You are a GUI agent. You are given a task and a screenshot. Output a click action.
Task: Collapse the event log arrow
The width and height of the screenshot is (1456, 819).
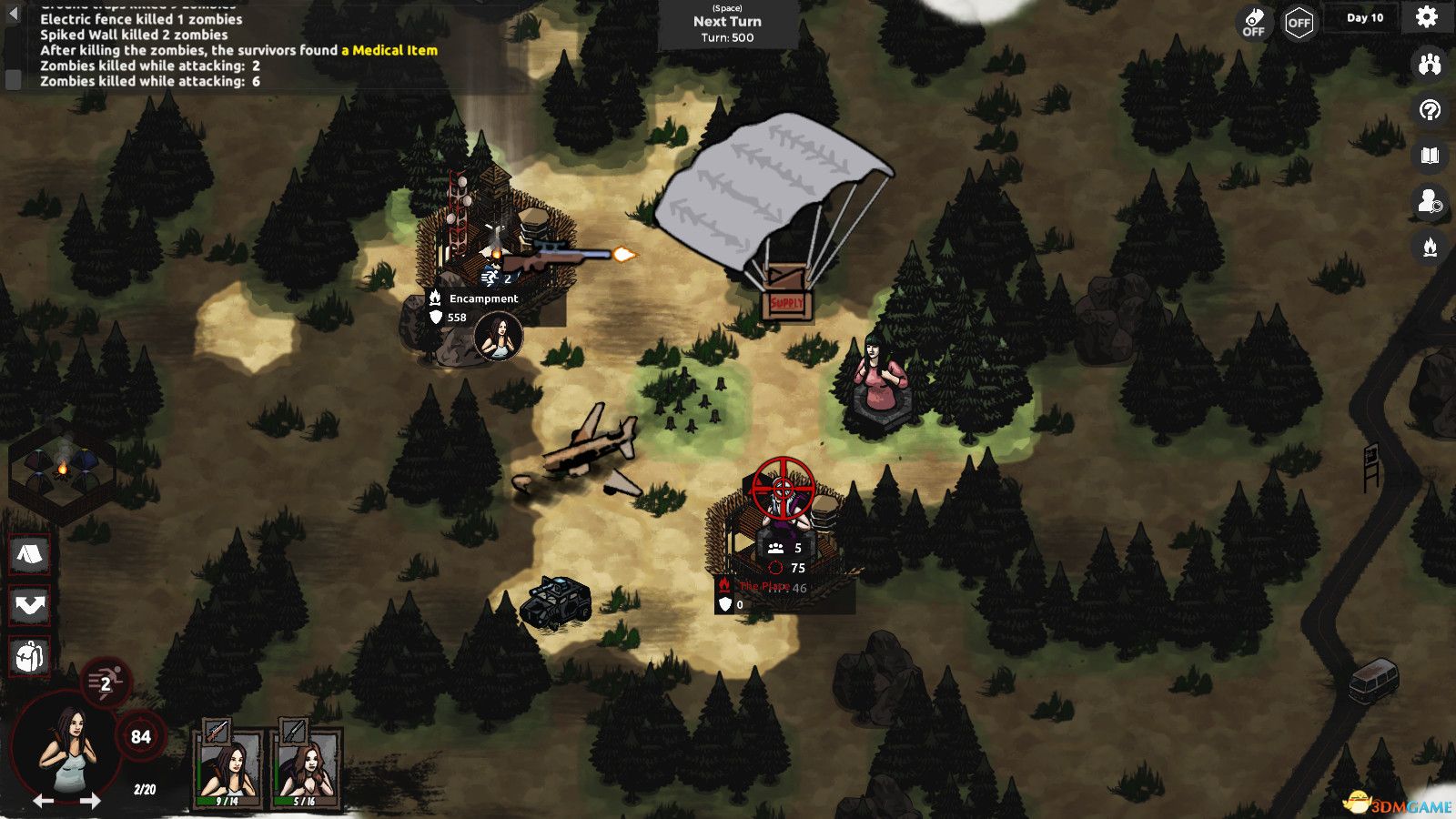pyautogui.click(x=13, y=13)
